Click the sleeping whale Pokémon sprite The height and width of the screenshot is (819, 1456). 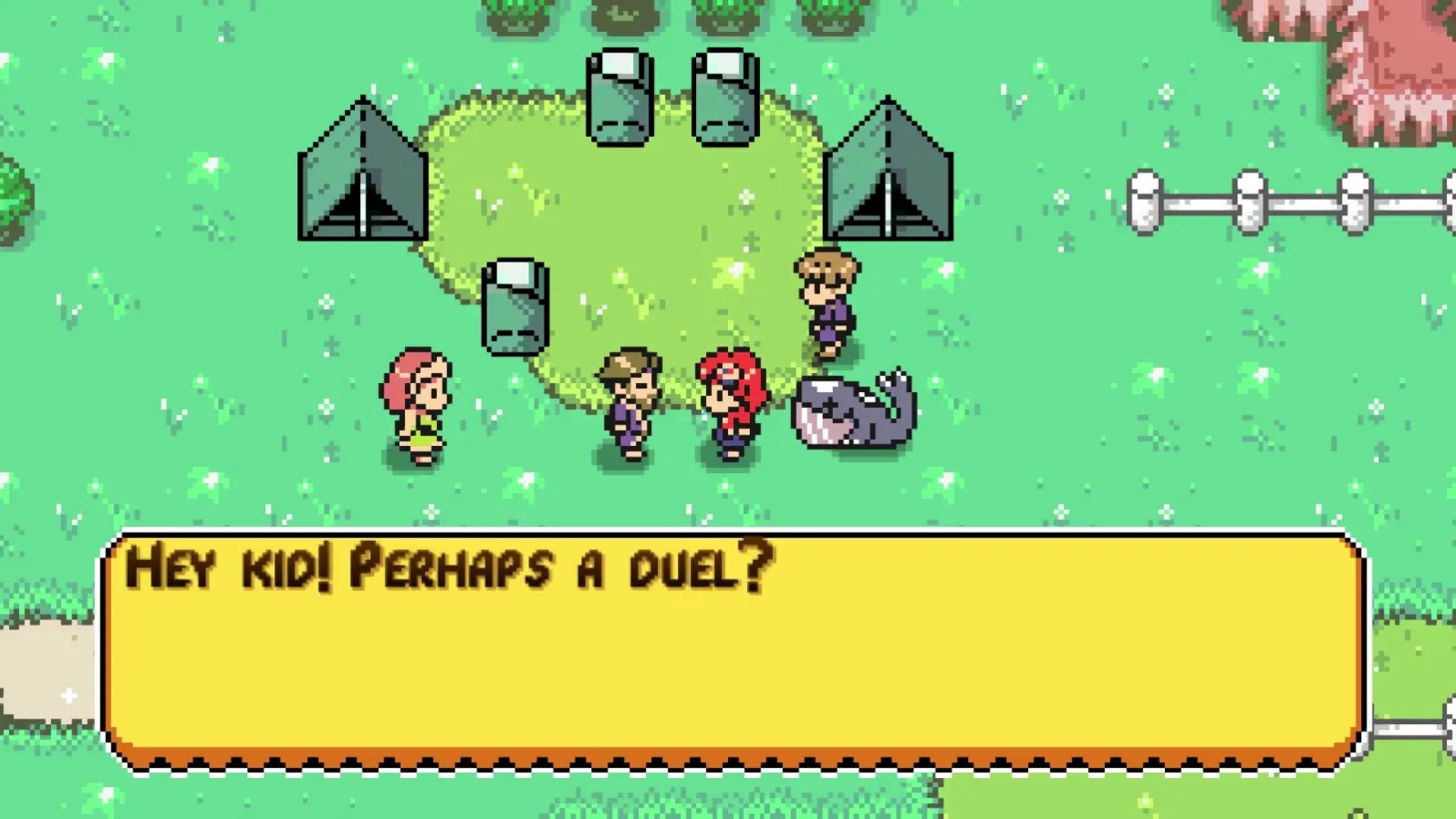pos(853,409)
